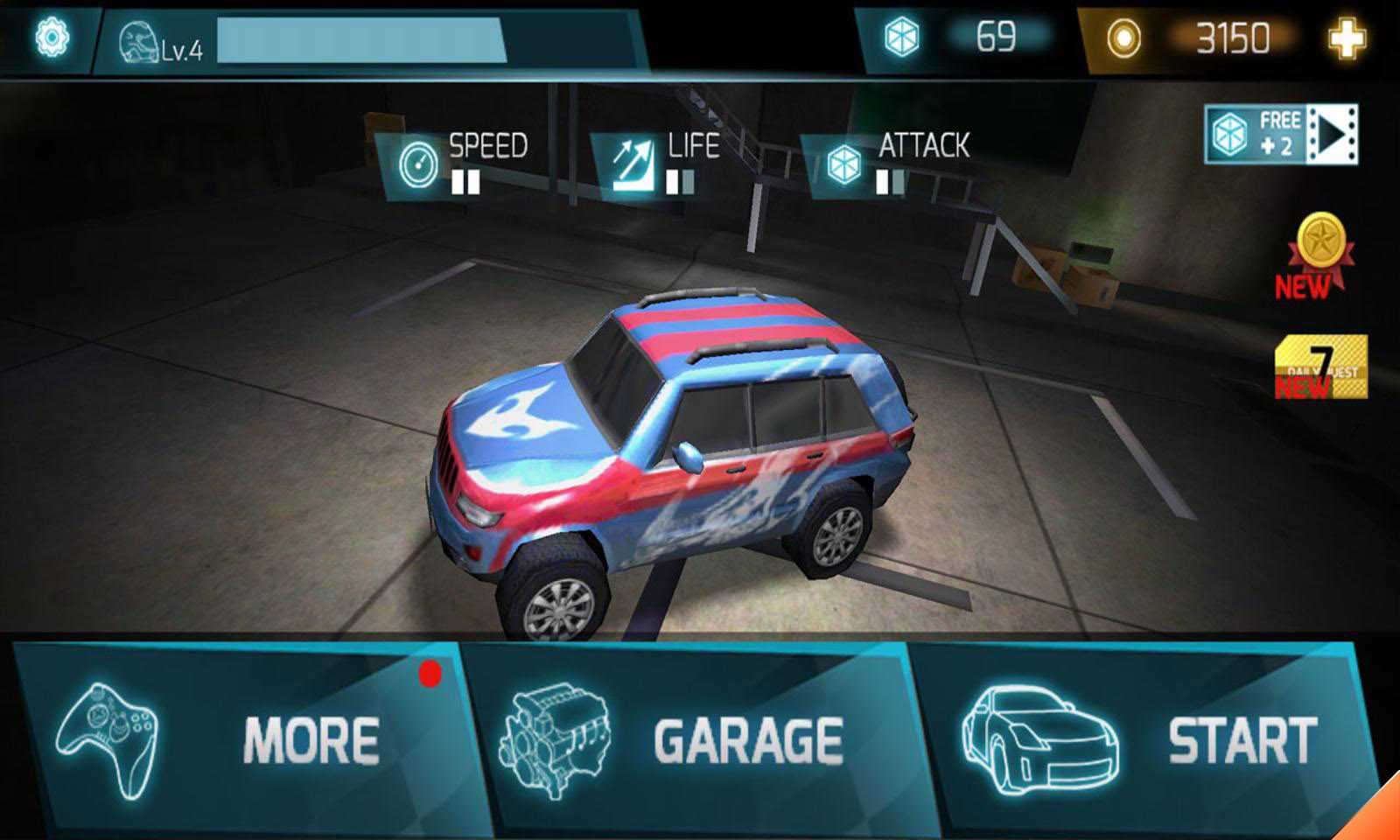
Task: Open the gold medal achievements icon
Action: click(x=1319, y=254)
